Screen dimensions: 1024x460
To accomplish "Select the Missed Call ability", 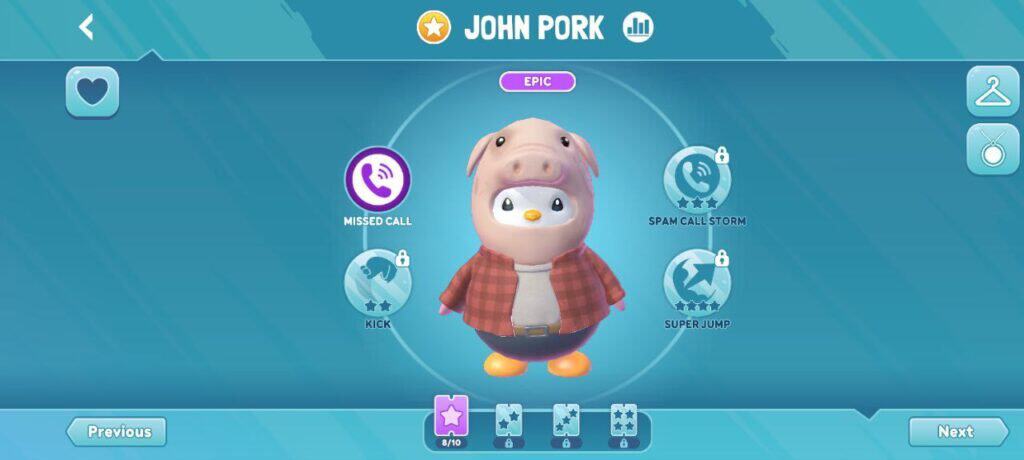I will [378, 180].
